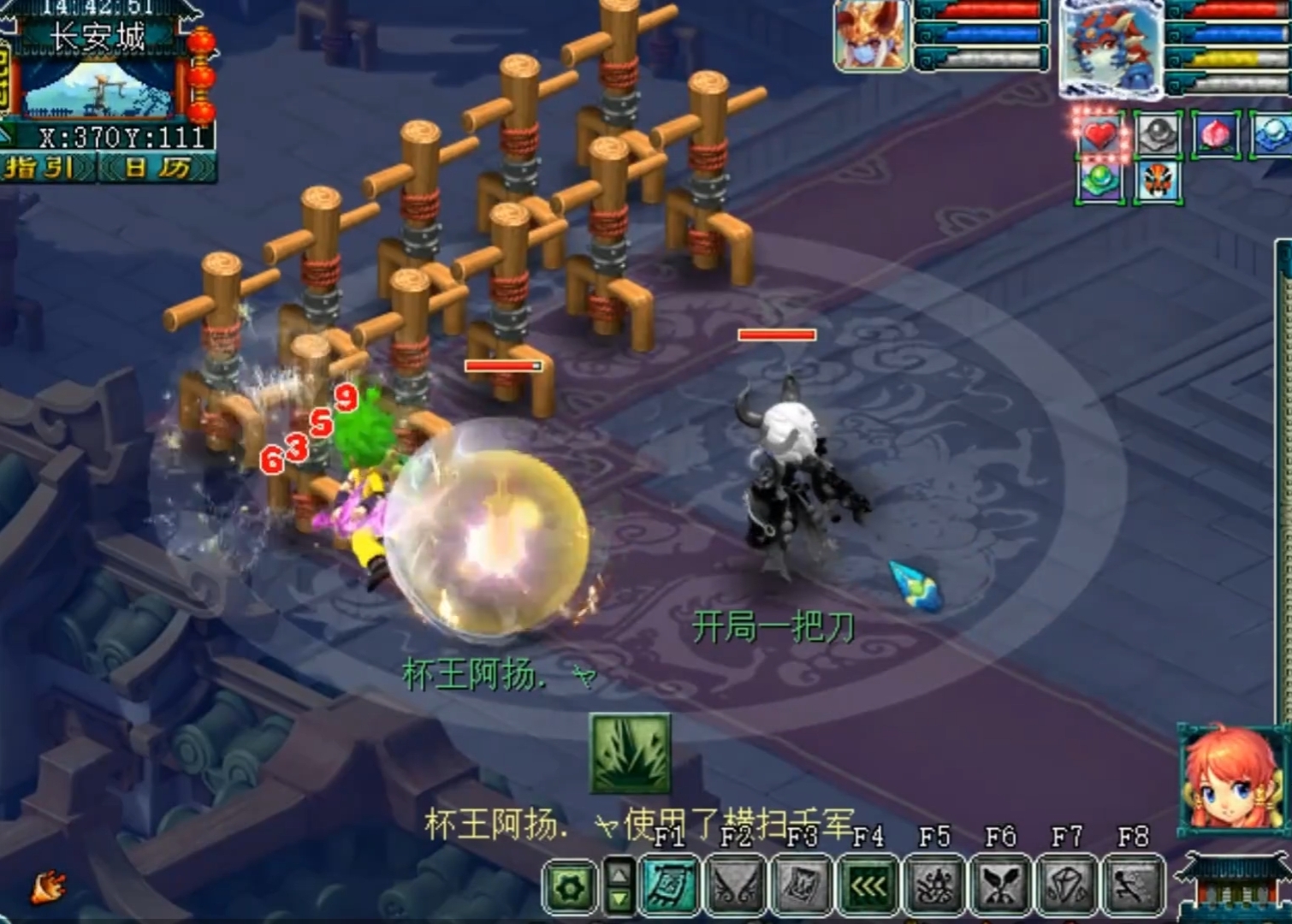
Task: Open the 日历 calendar button
Action: tap(157, 168)
